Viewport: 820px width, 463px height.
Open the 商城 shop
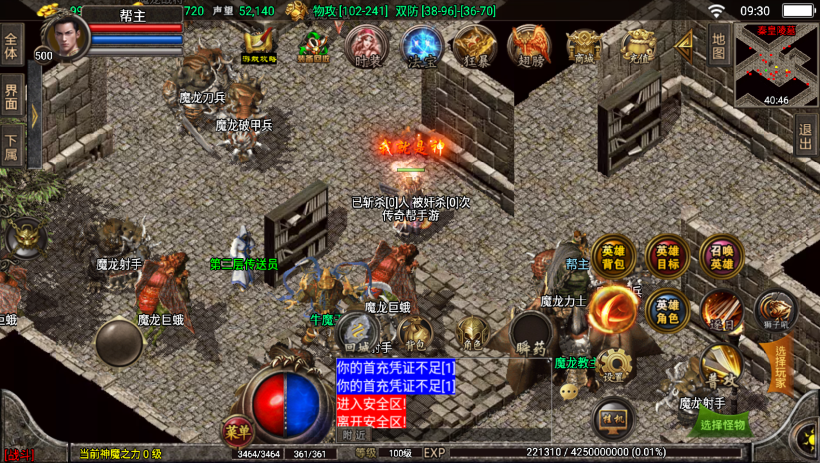(x=582, y=45)
